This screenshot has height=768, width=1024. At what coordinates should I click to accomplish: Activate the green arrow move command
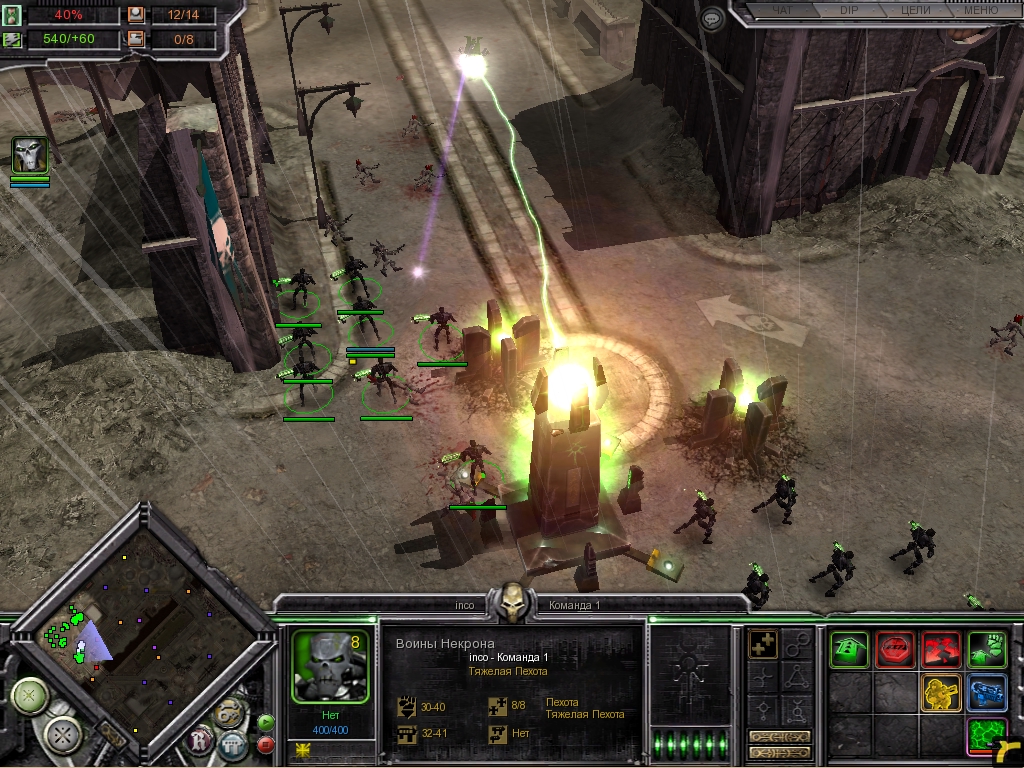click(848, 650)
